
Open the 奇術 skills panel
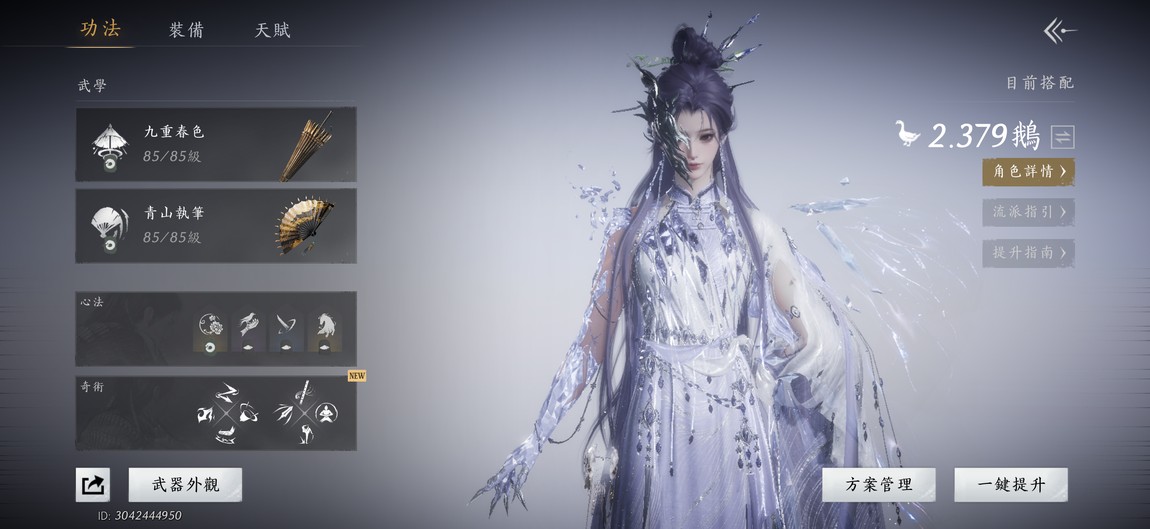(x=215, y=413)
